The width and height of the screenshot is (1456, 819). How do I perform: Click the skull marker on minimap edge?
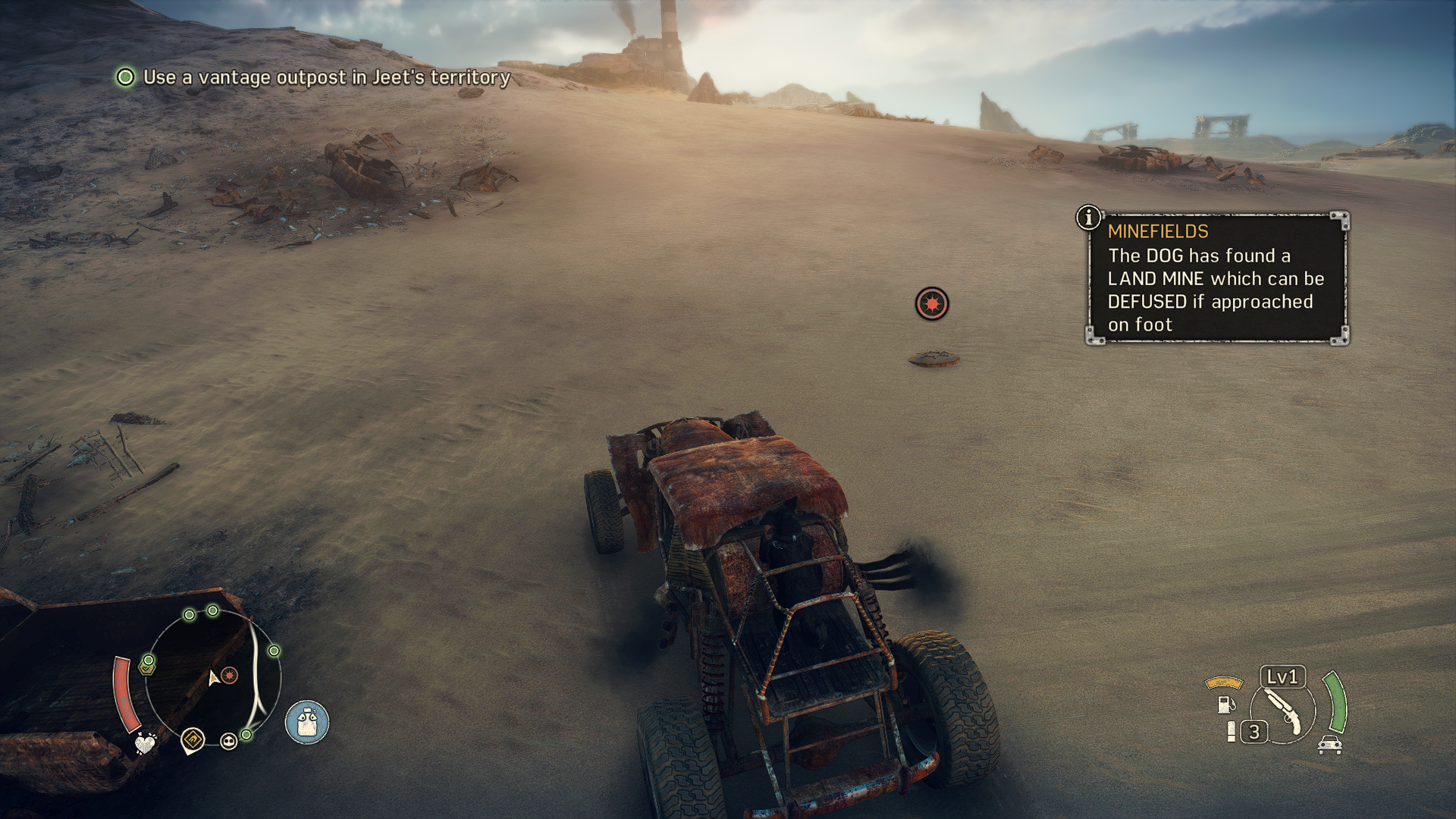228,741
